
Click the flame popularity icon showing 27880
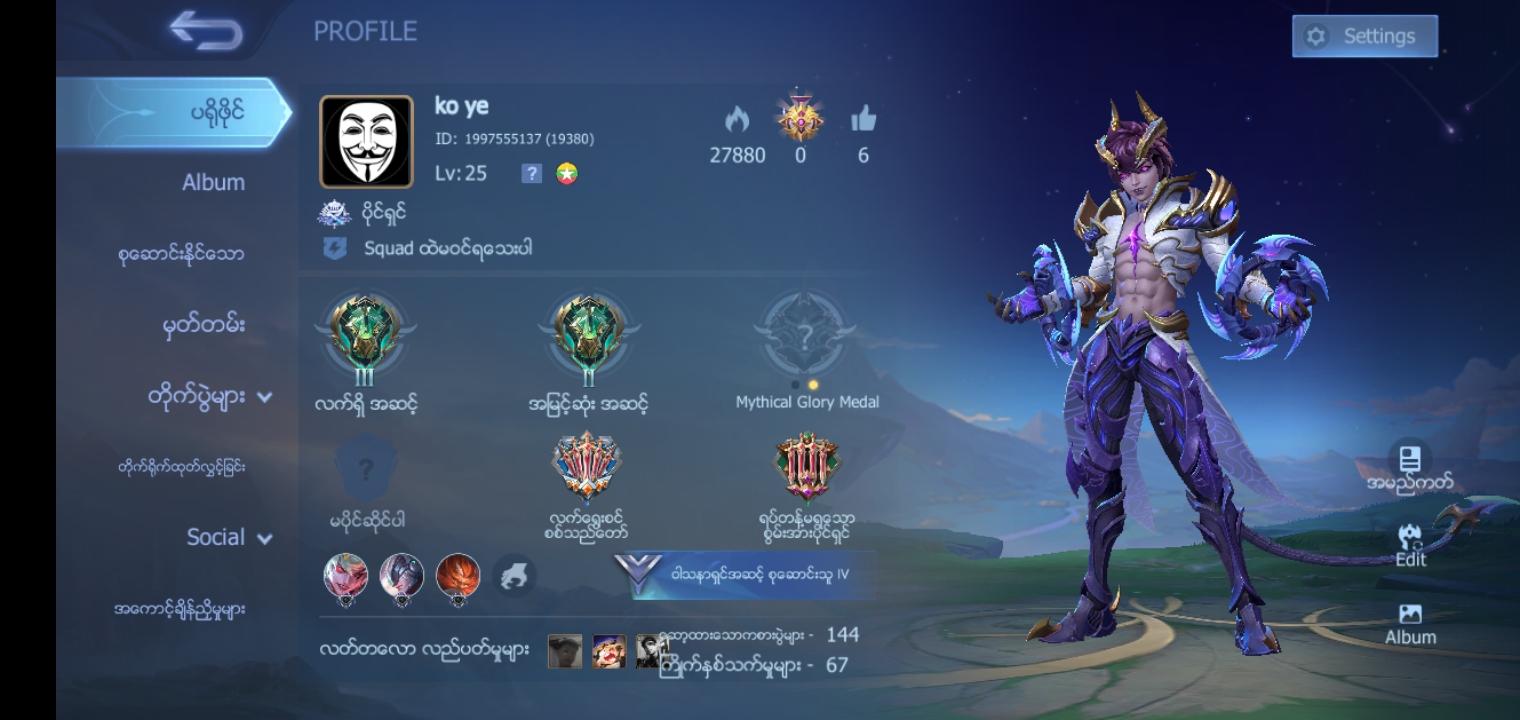tap(737, 122)
